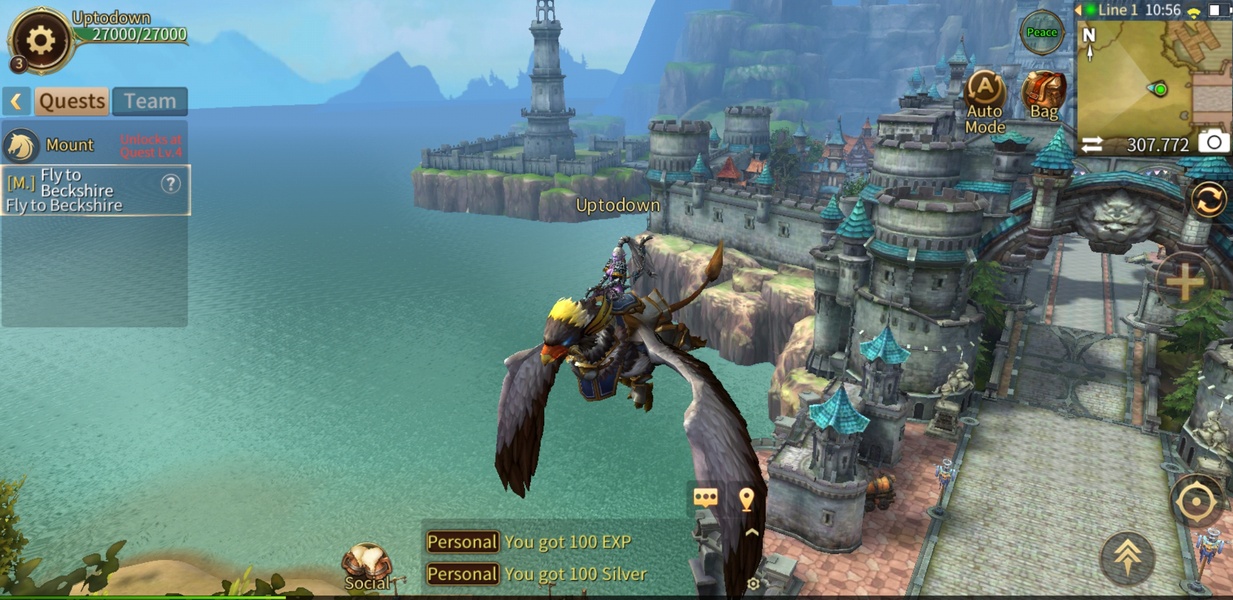The width and height of the screenshot is (1233, 600).
Task: Expand the plus menu button
Action: 1185,282
